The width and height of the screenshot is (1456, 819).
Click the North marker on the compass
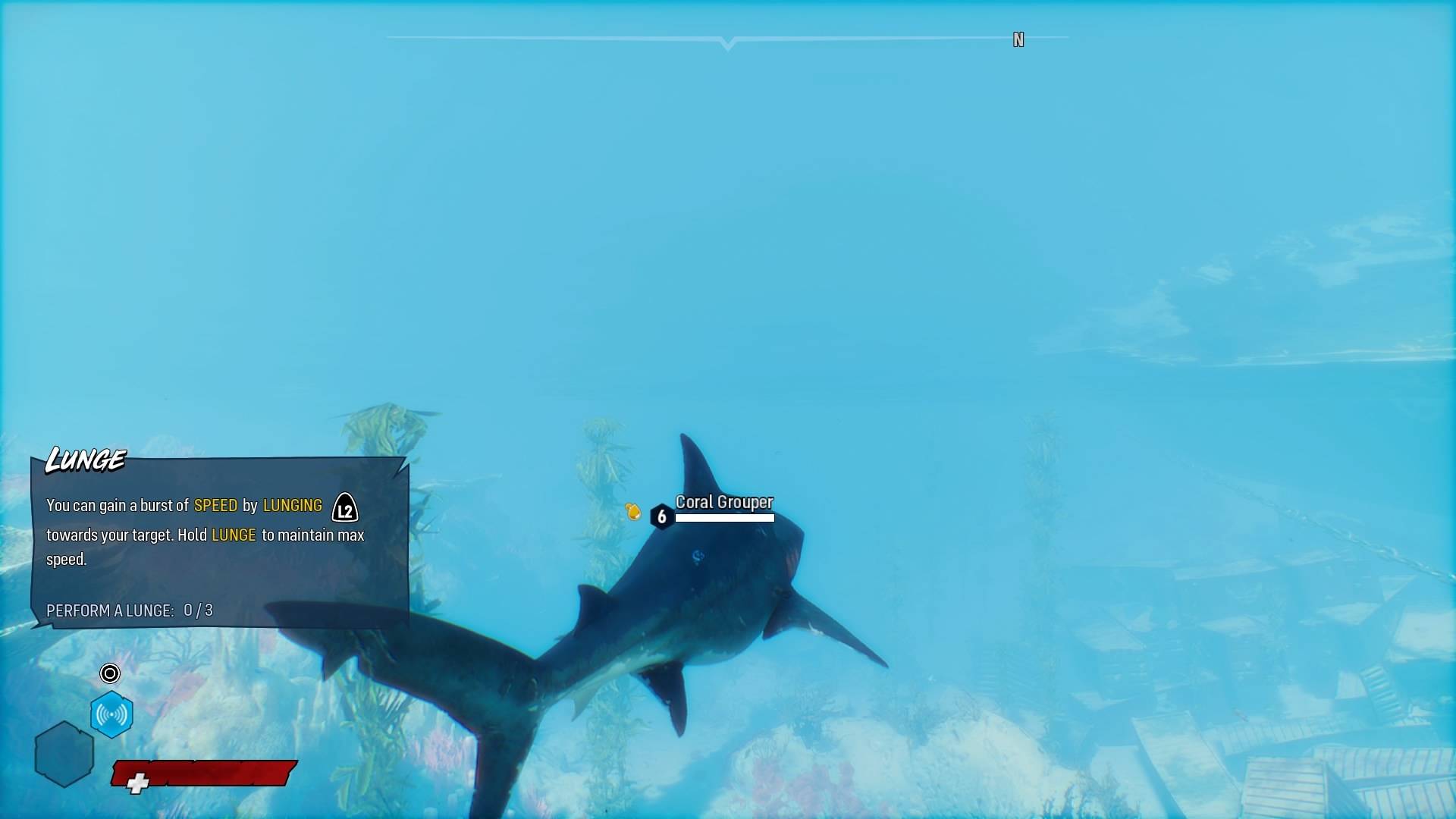point(1018,40)
